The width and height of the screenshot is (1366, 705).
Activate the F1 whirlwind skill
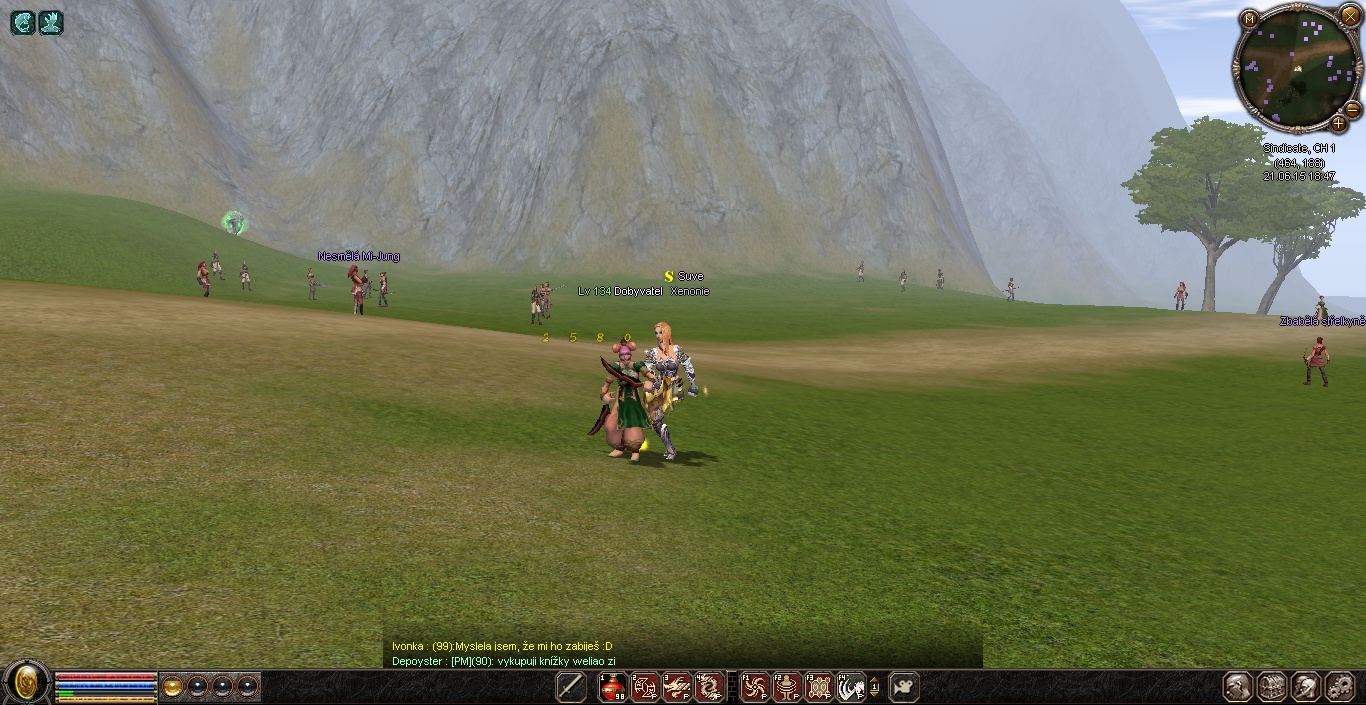755,687
